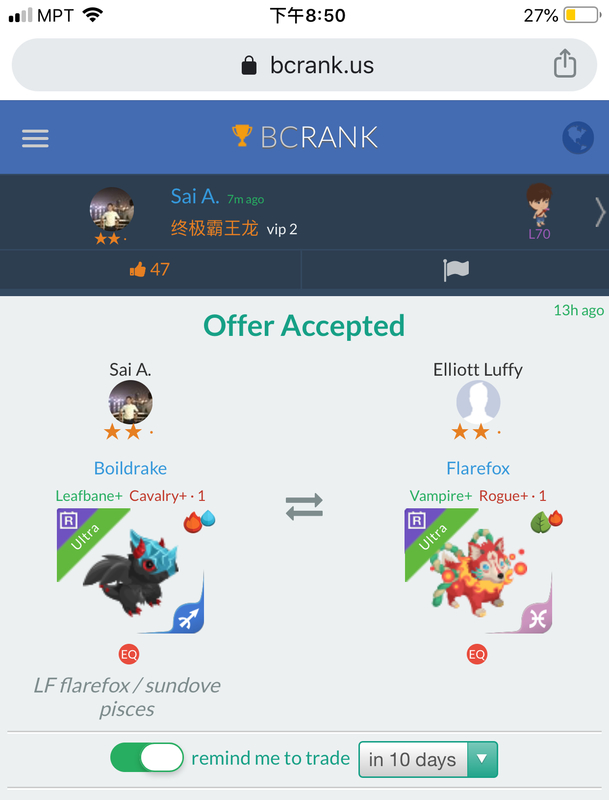Open the Flarefox monster link
The width and height of the screenshot is (609, 800).
[x=478, y=468]
